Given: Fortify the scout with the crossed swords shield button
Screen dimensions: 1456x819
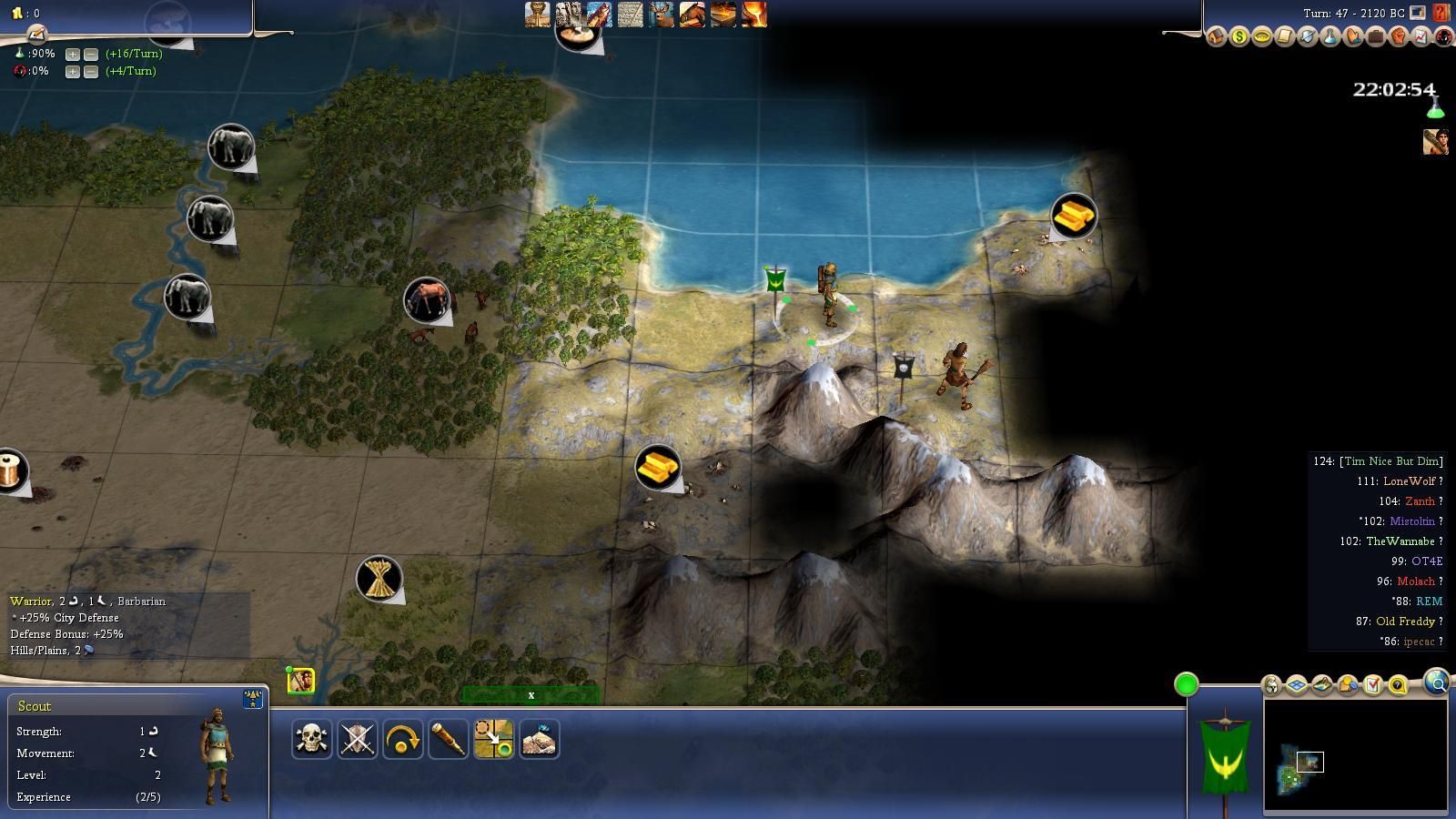Looking at the screenshot, I should click(357, 739).
